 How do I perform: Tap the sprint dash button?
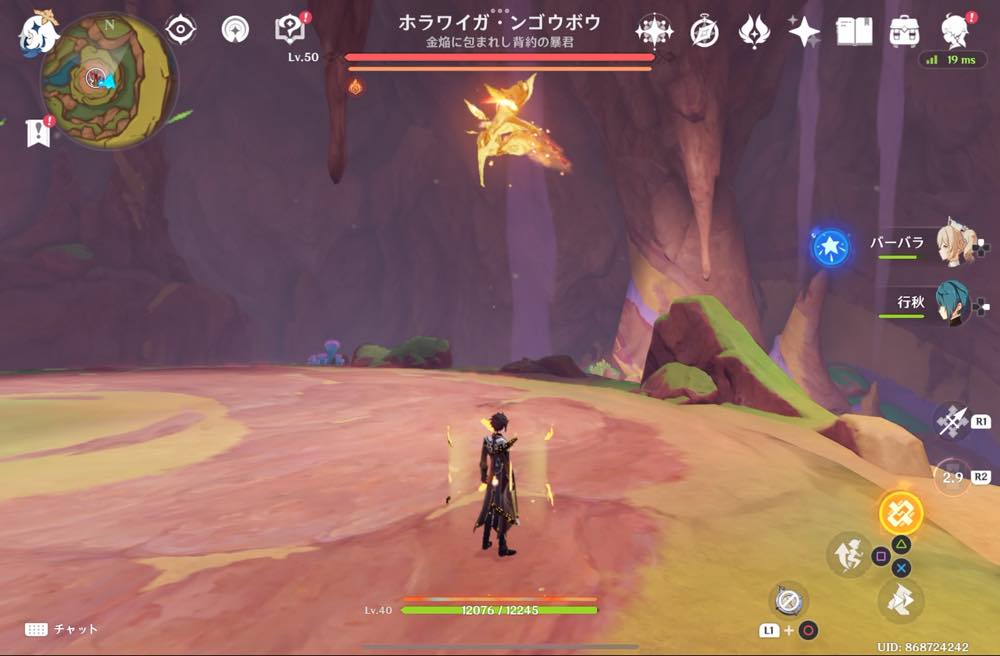click(x=900, y=599)
